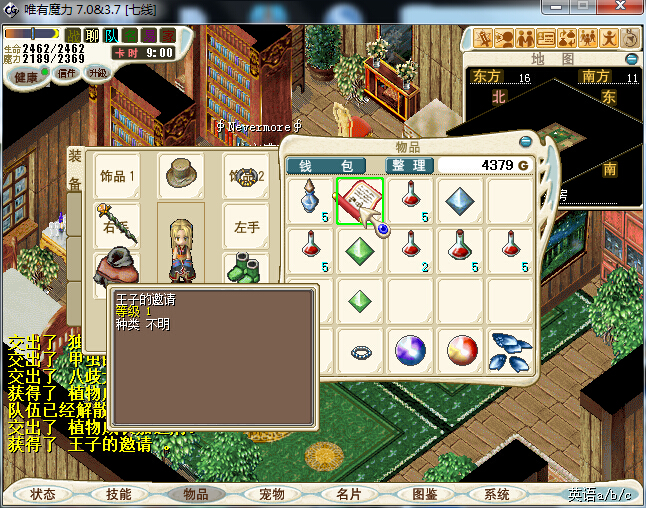
Task: Open the 系统 system menu
Action: tap(497, 494)
